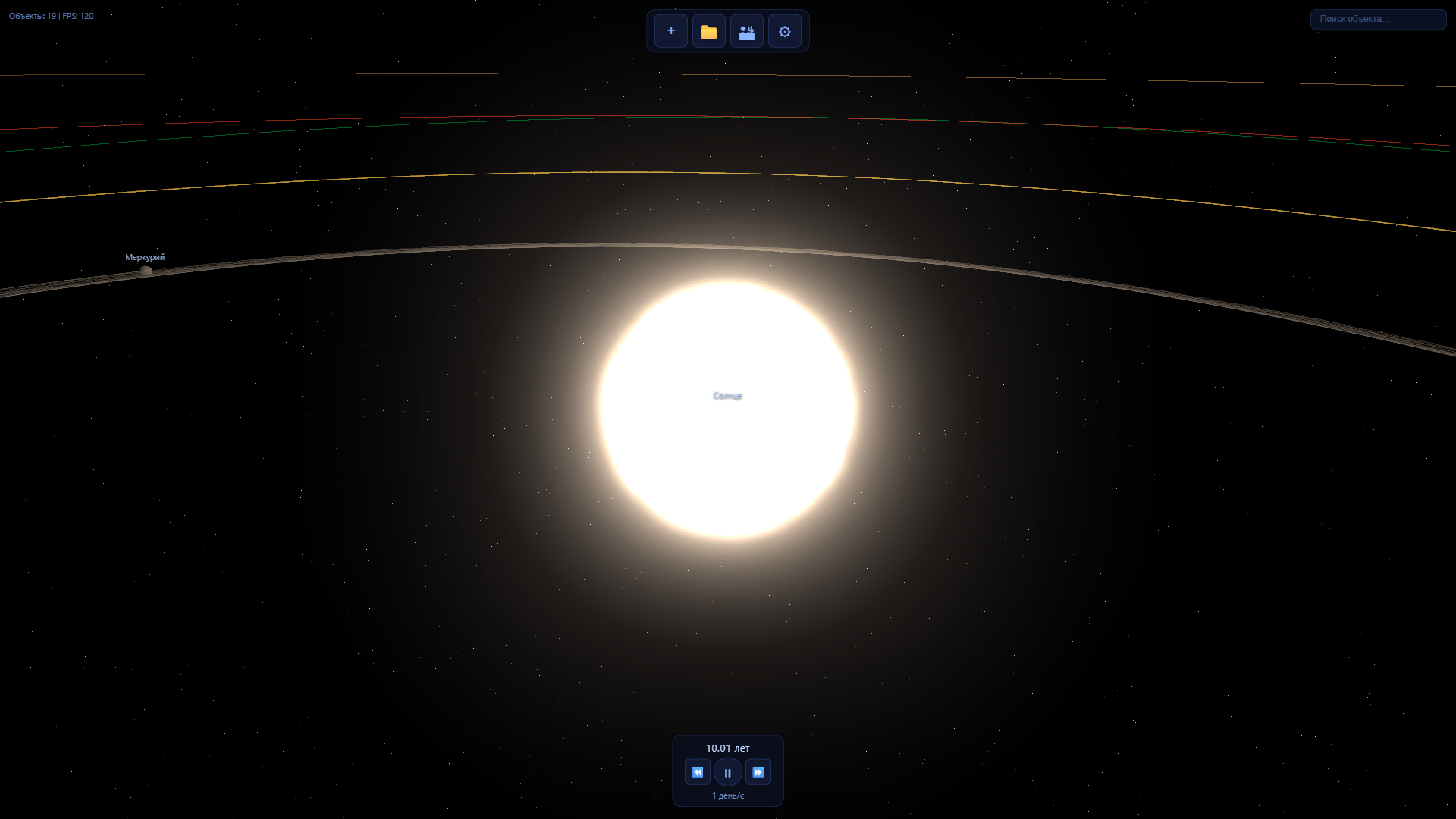Select the planet labeled «Меркурий»
1456x819 pixels.
145,257
